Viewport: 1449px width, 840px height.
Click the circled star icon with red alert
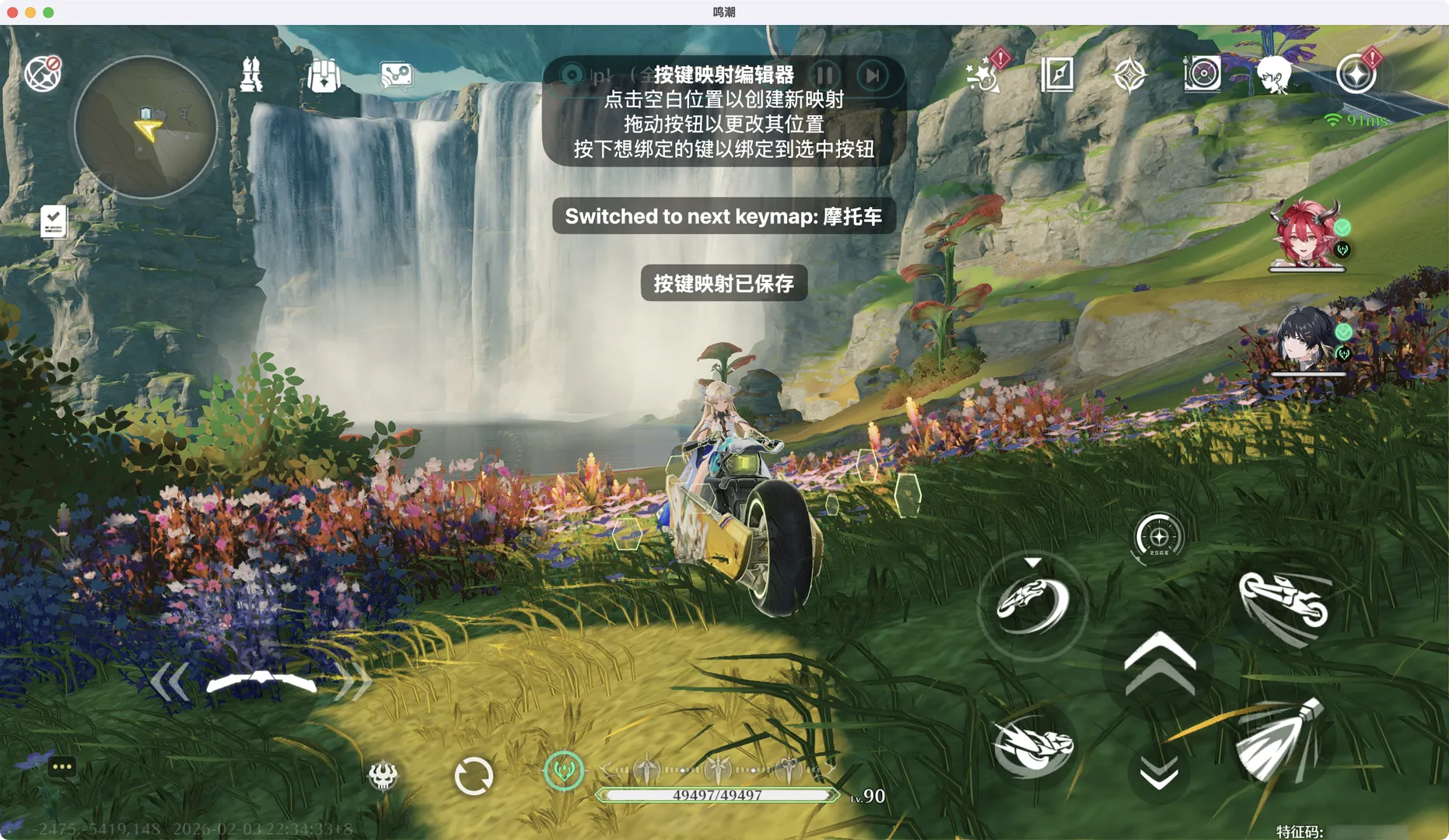coord(1356,75)
